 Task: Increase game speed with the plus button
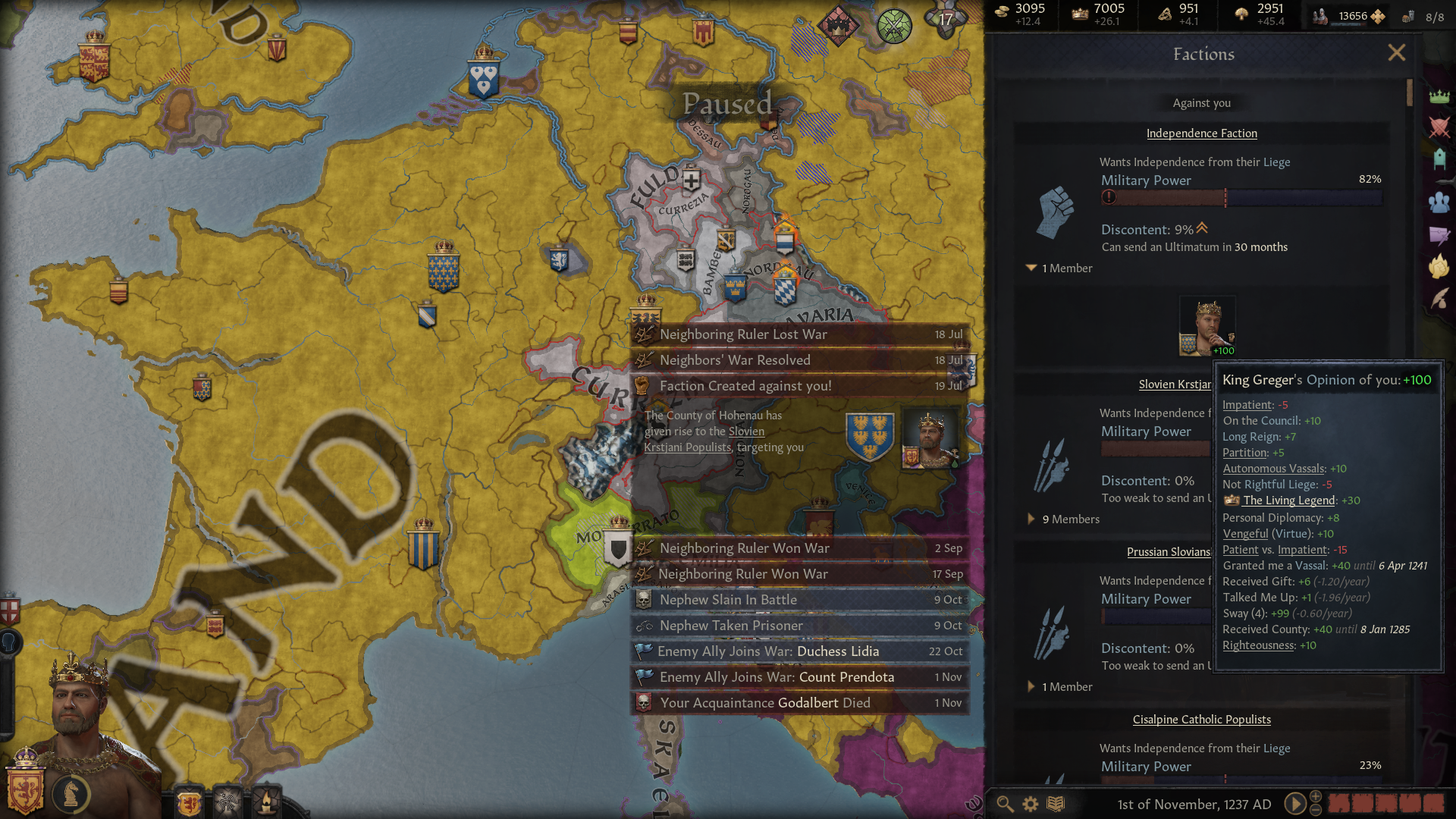tap(1316, 796)
